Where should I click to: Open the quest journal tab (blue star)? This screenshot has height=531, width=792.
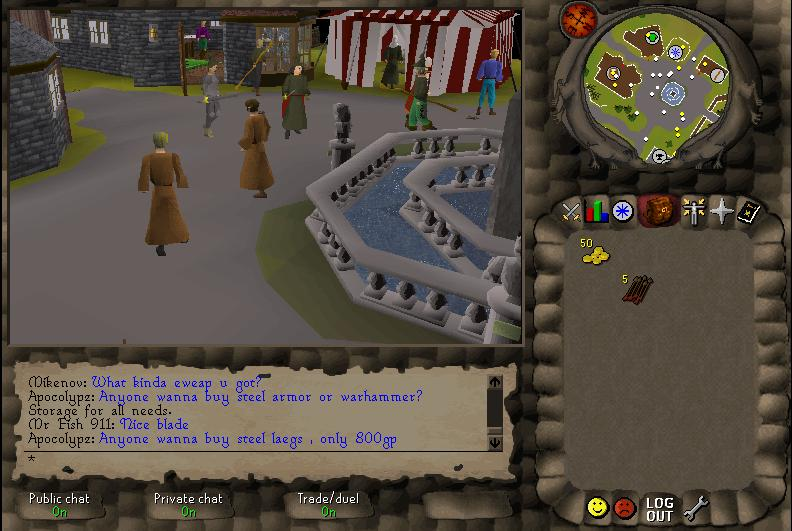(x=623, y=211)
